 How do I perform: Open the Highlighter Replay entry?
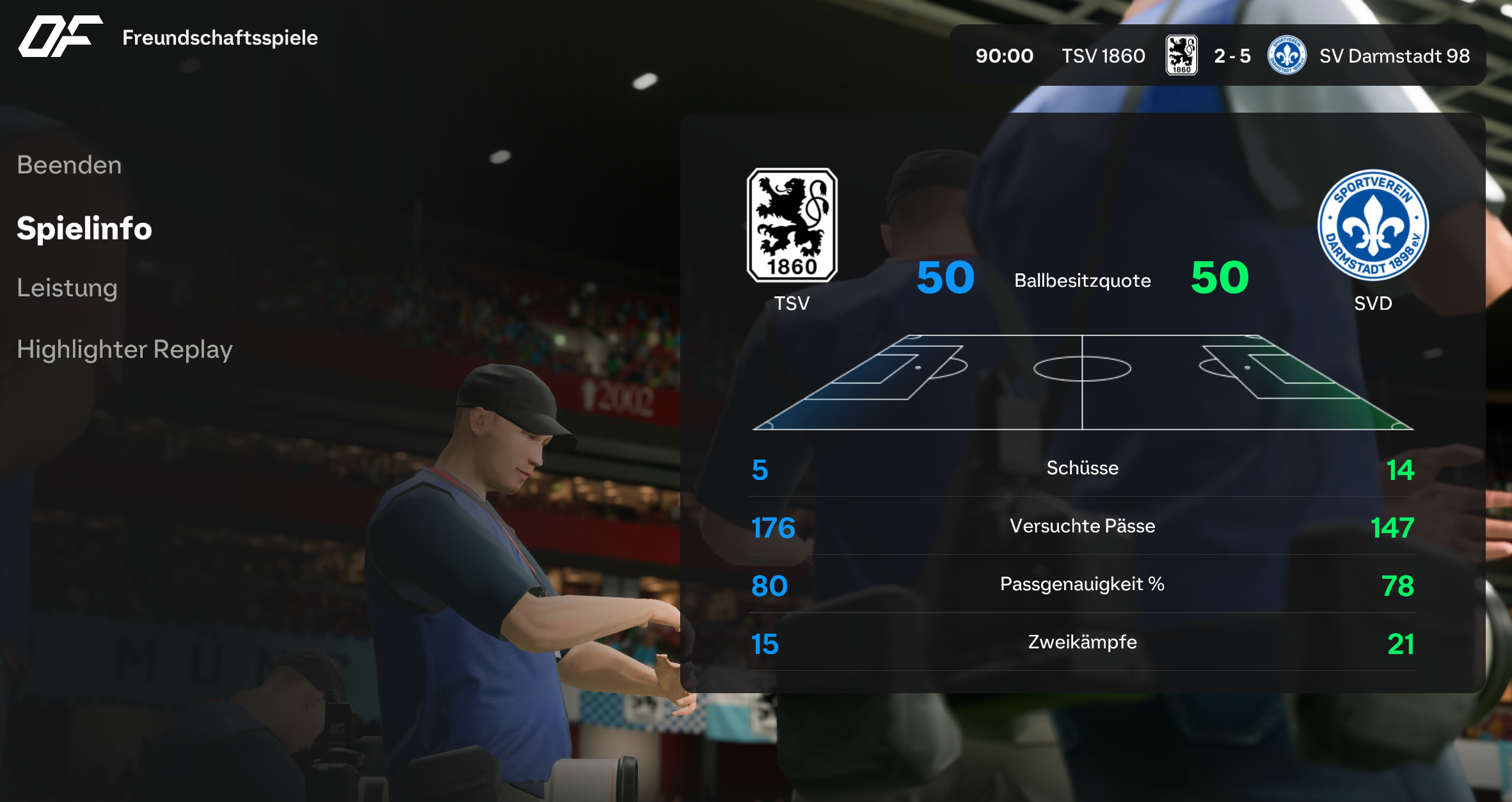click(x=125, y=349)
